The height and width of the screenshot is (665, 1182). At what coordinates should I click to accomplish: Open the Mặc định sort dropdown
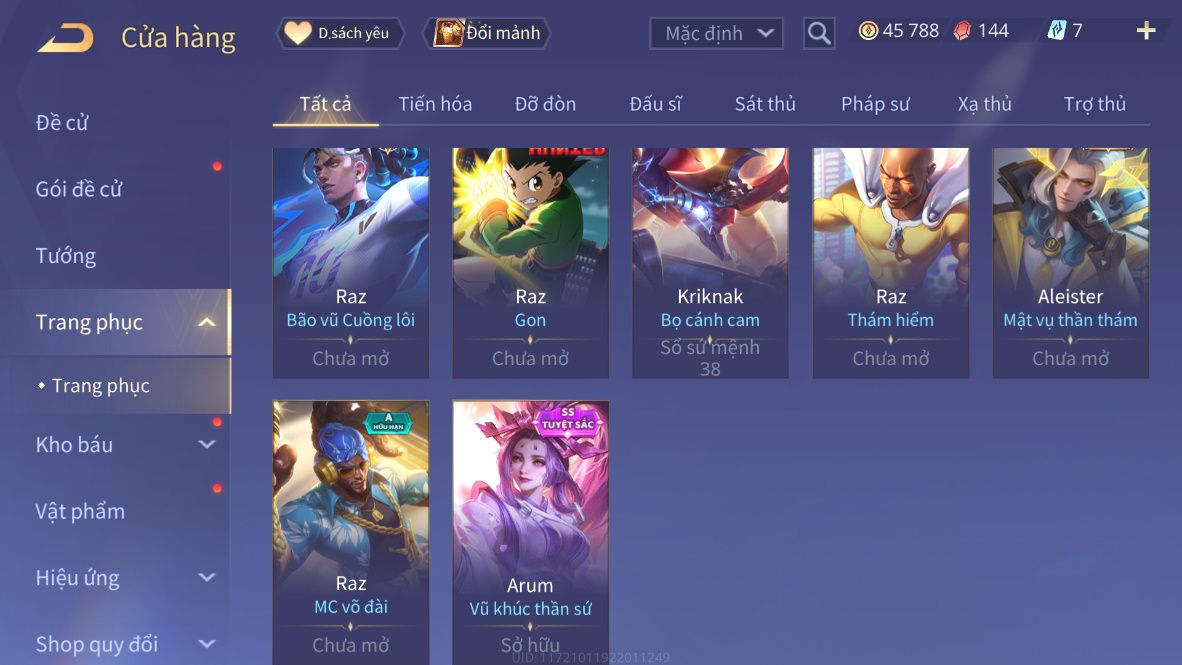pos(716,34)
